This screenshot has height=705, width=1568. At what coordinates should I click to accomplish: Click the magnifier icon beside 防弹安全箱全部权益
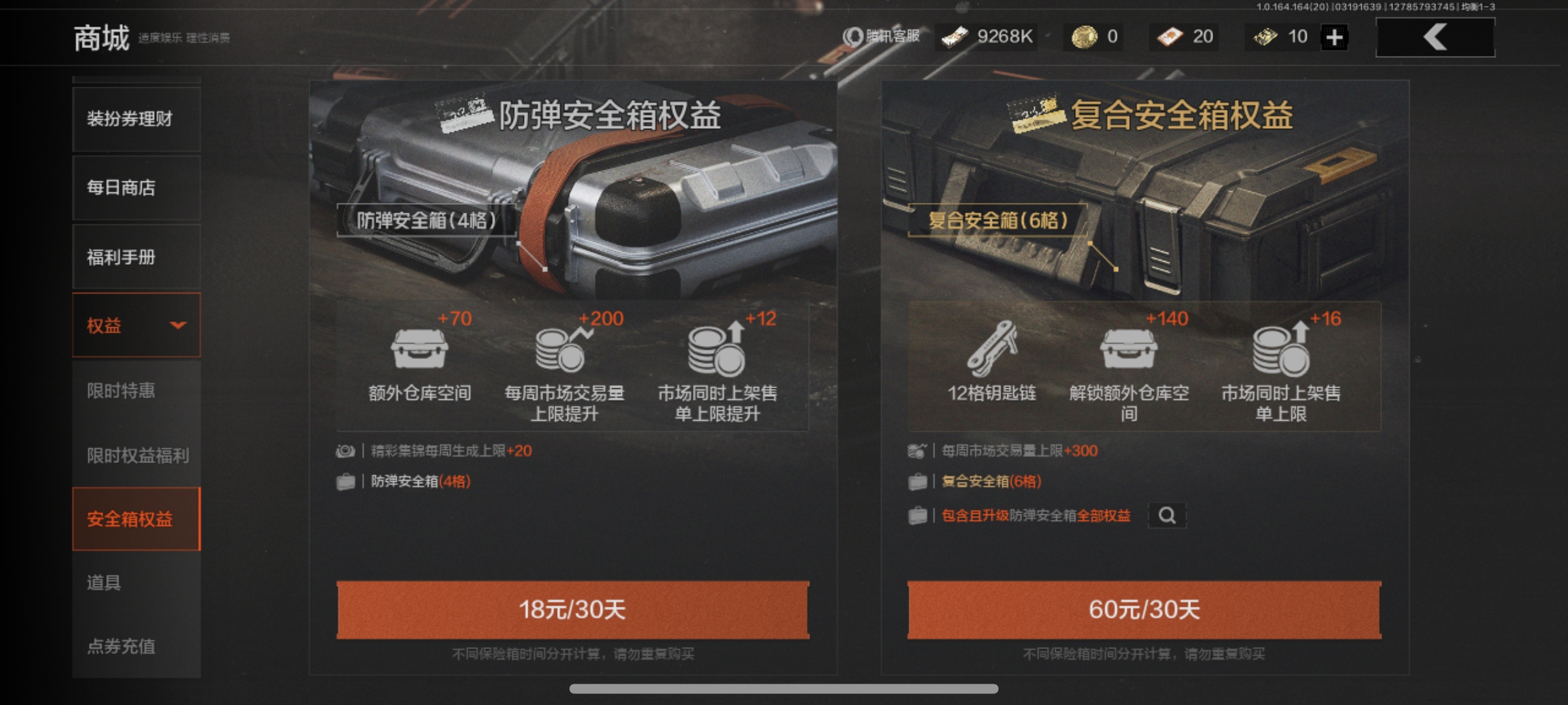[1168, 516]
